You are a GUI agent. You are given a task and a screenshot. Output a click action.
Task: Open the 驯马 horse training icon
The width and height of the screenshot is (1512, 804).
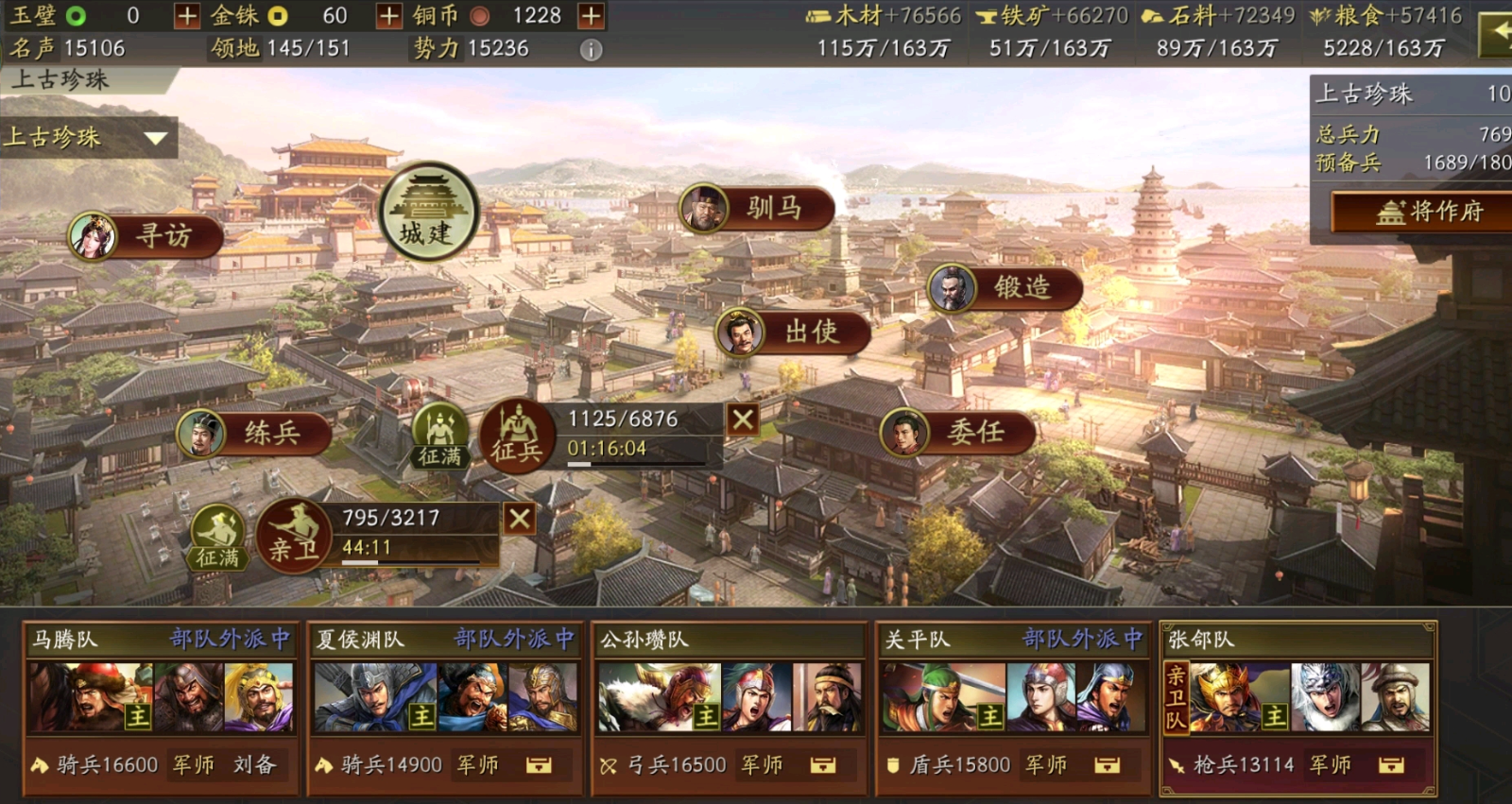tap(756, 206)
